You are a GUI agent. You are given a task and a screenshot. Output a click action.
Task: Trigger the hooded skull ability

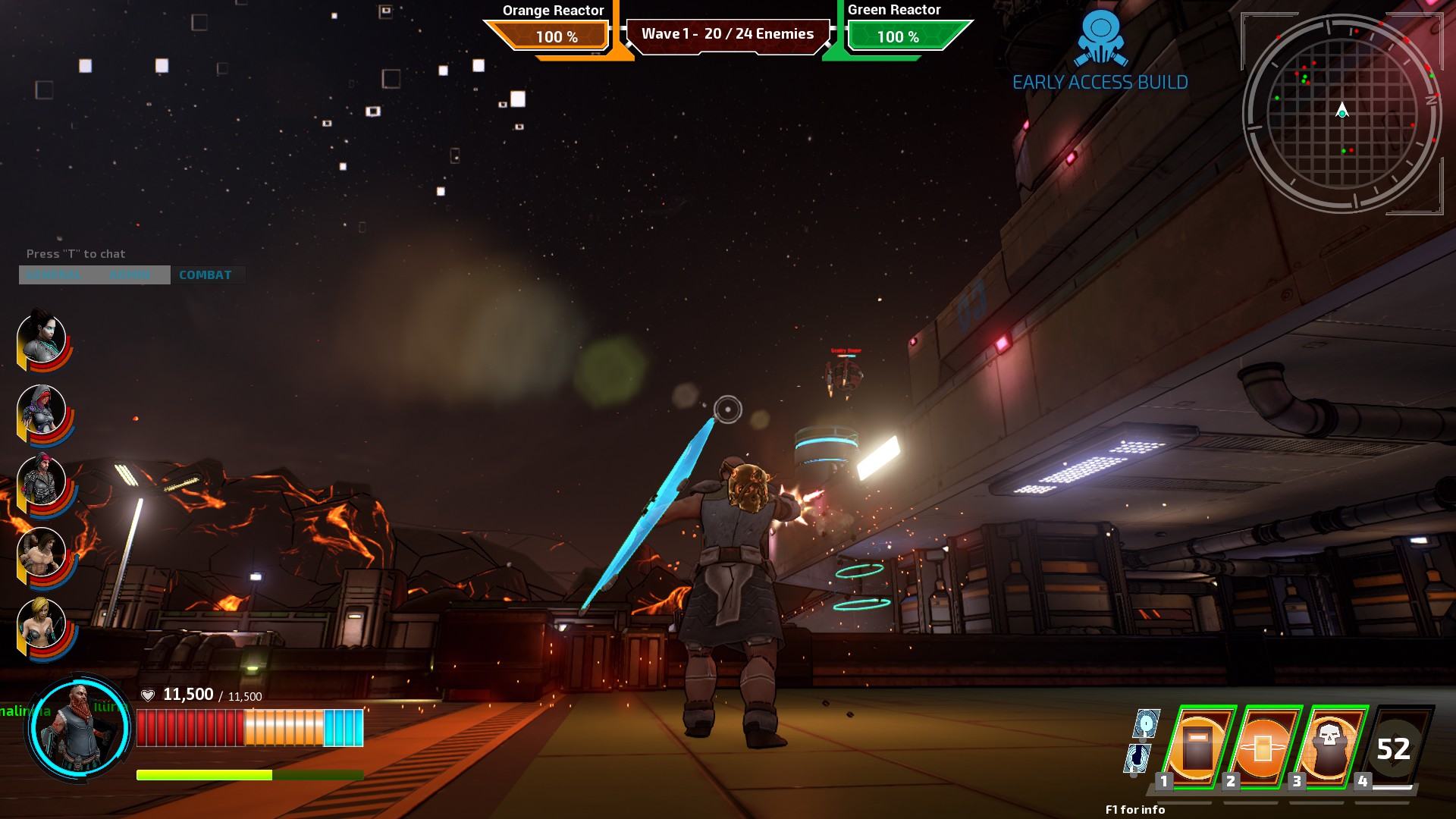1328,747
